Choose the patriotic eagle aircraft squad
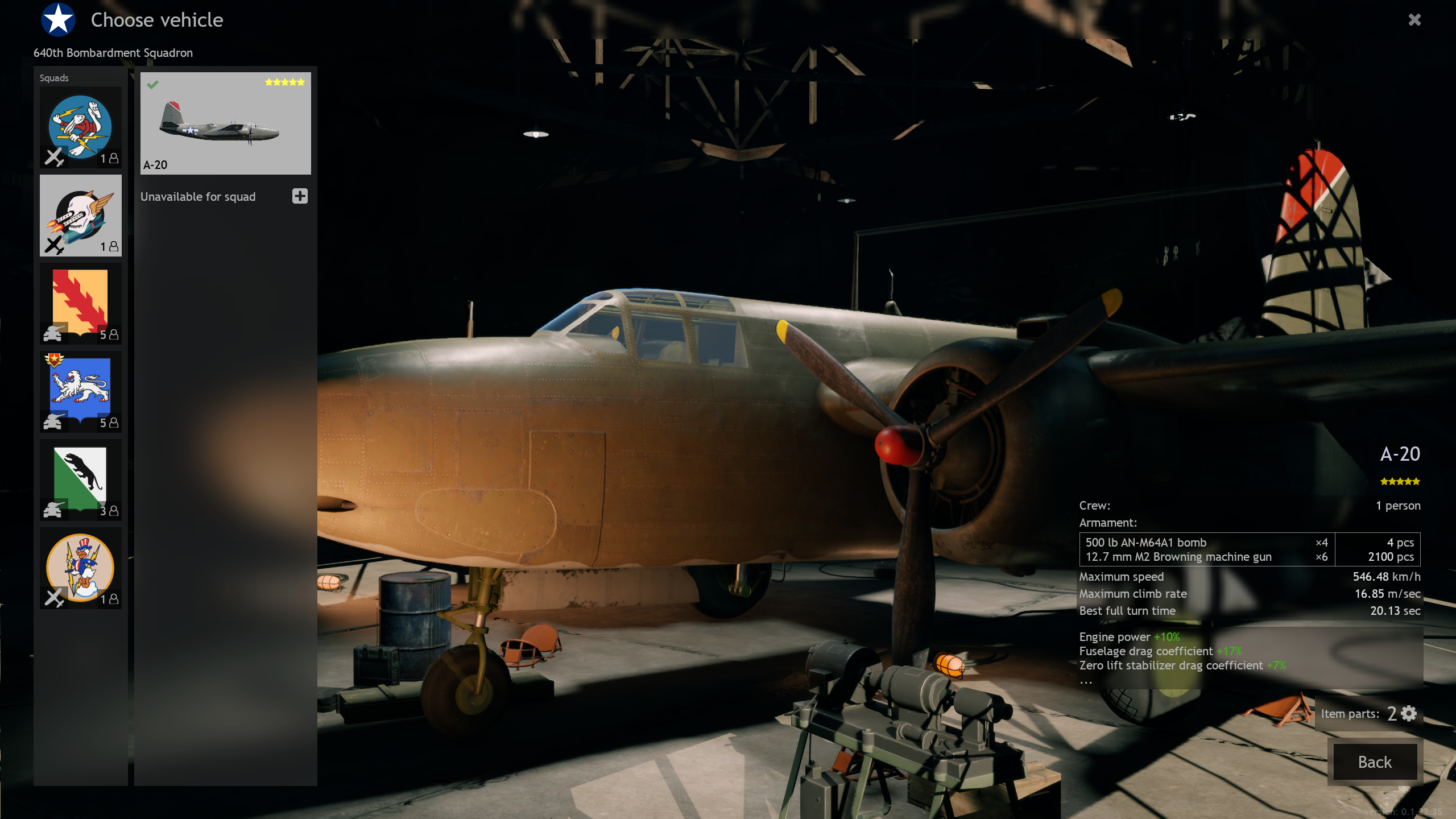The image size is (1456, 819). pos(80,568)
